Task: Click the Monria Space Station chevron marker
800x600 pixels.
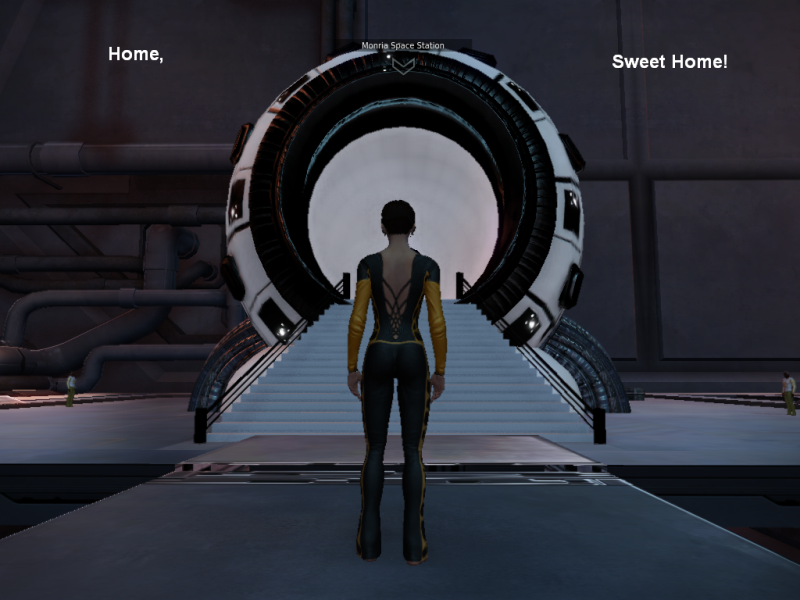Action: 402,64
